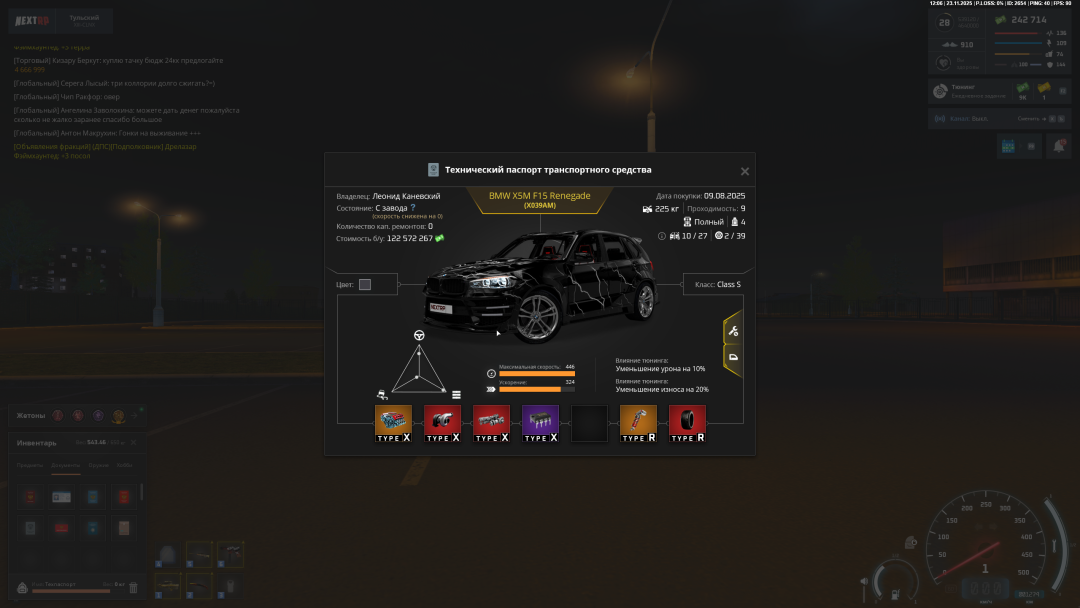Open the Тюнинг daily task tracker
The image size is (1080, 608).
tap(972, 91)
